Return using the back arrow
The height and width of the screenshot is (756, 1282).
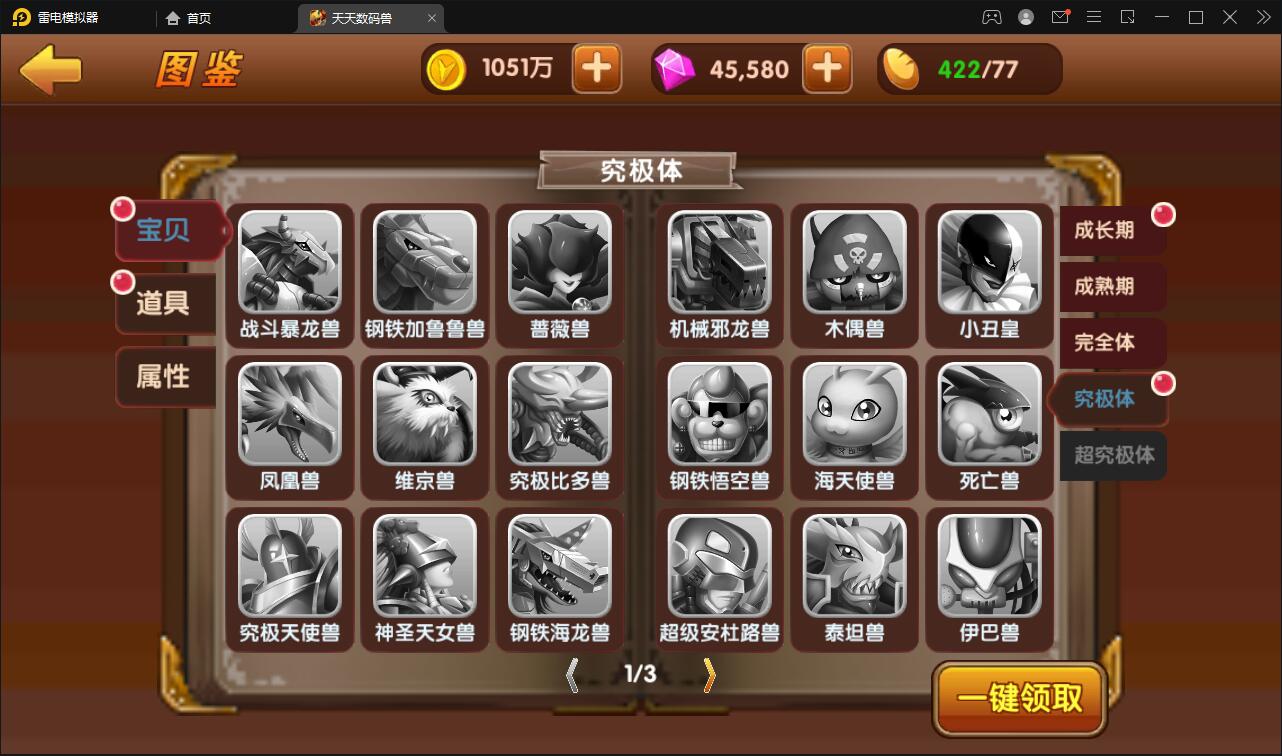(x=48, y=68)
